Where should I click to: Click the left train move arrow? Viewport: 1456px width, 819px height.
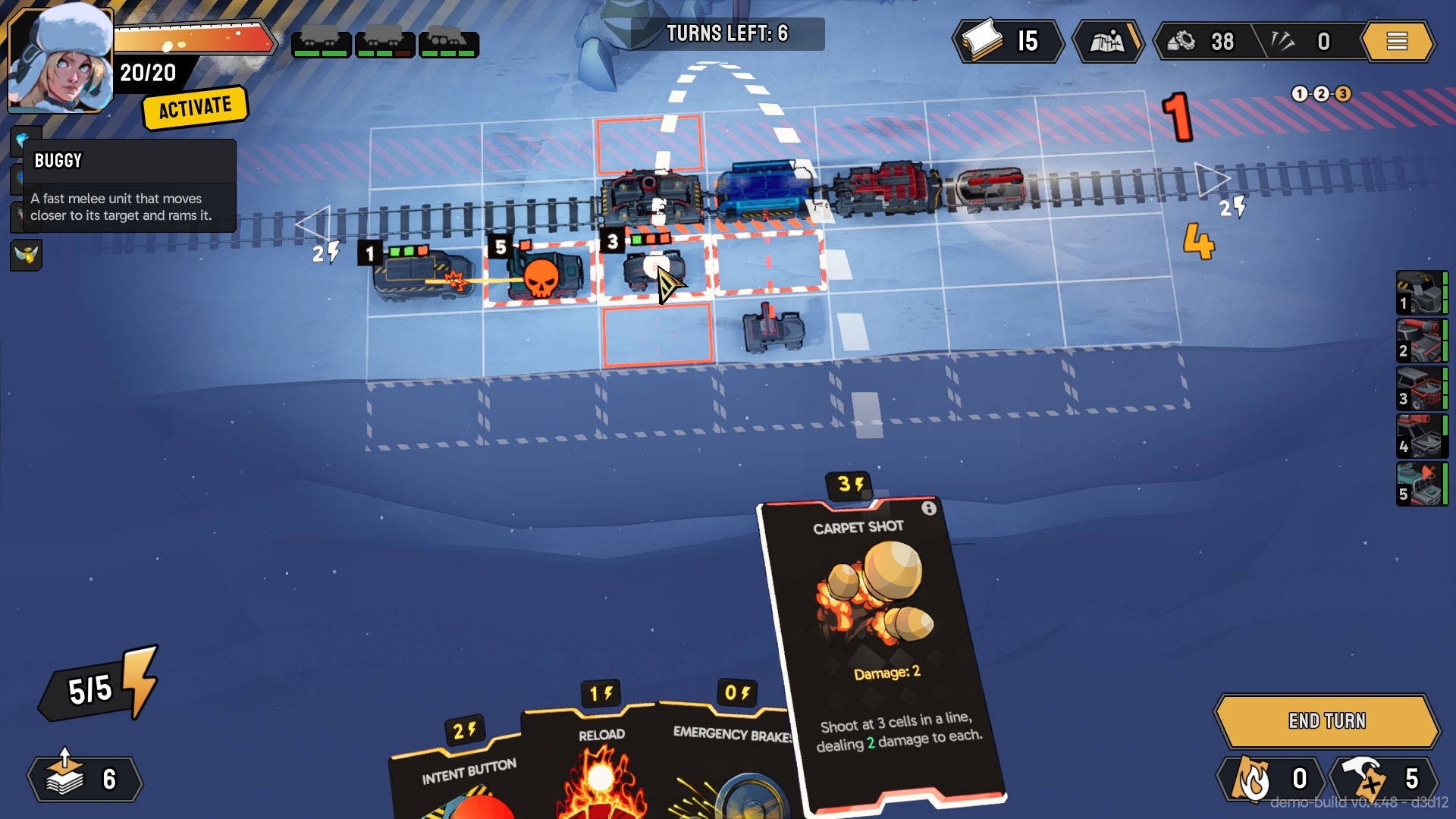coord(312,224)
